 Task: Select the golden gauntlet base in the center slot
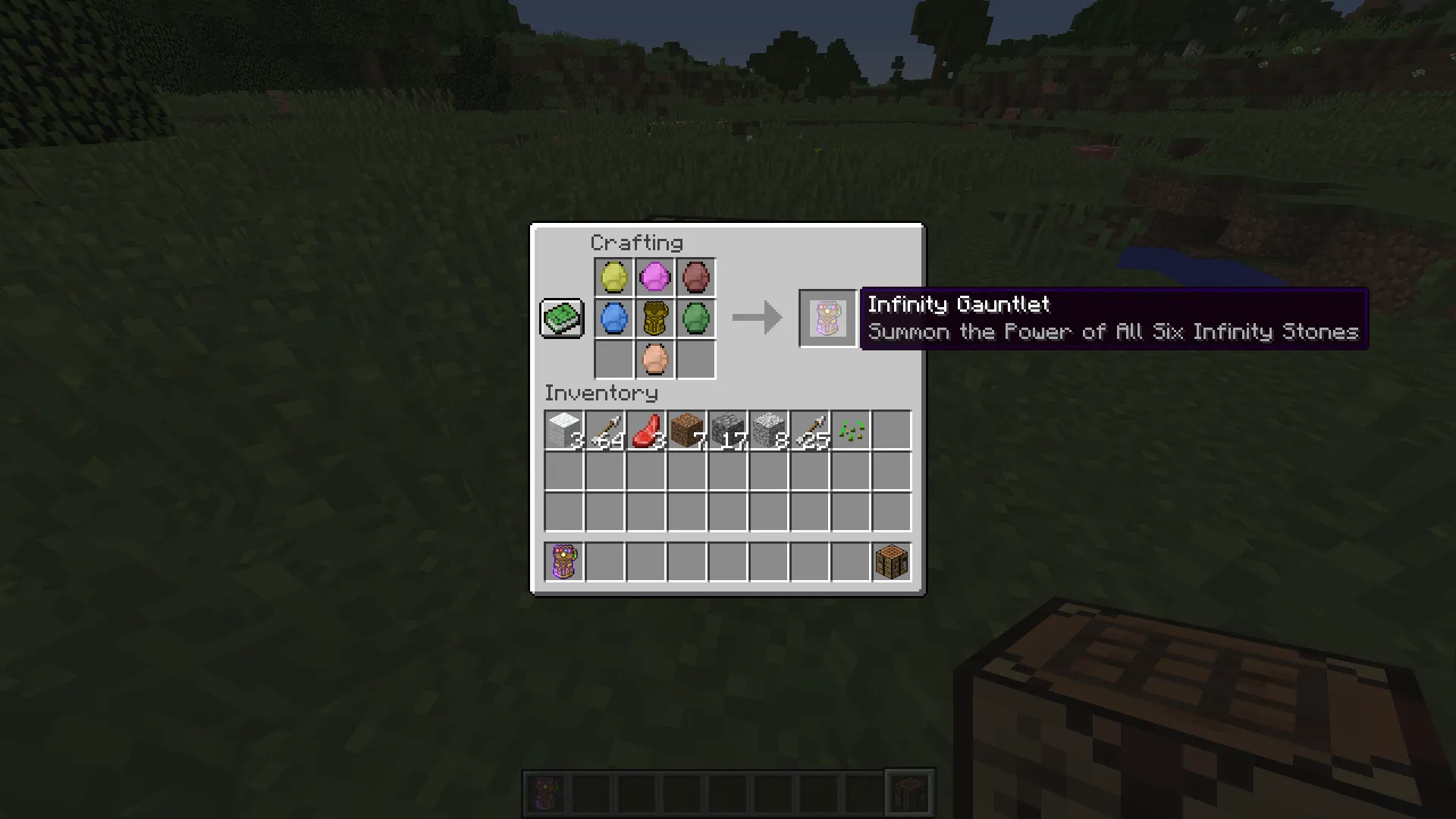click(x=654, y=318)
